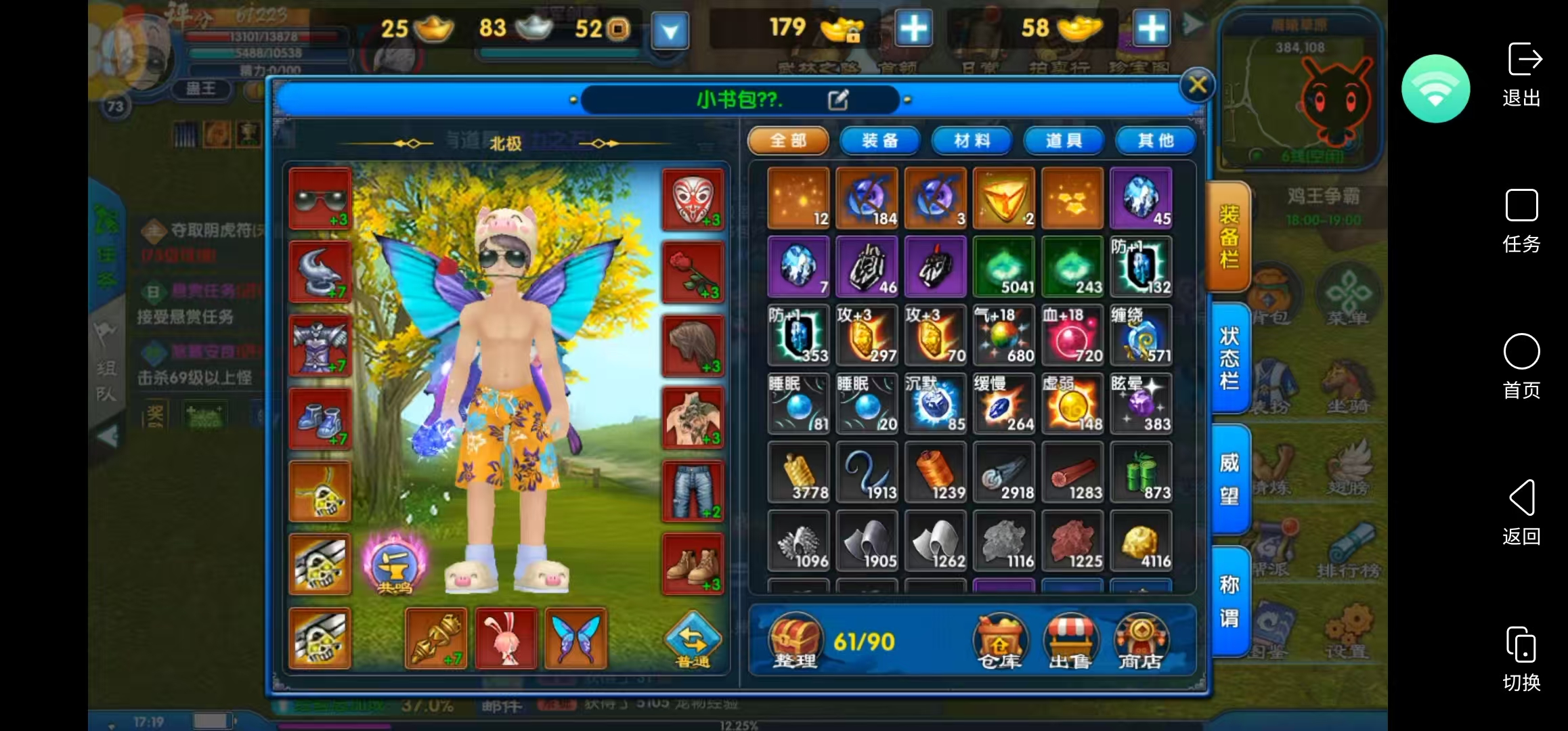View the 称谓 side tab

coord(1229,601)
